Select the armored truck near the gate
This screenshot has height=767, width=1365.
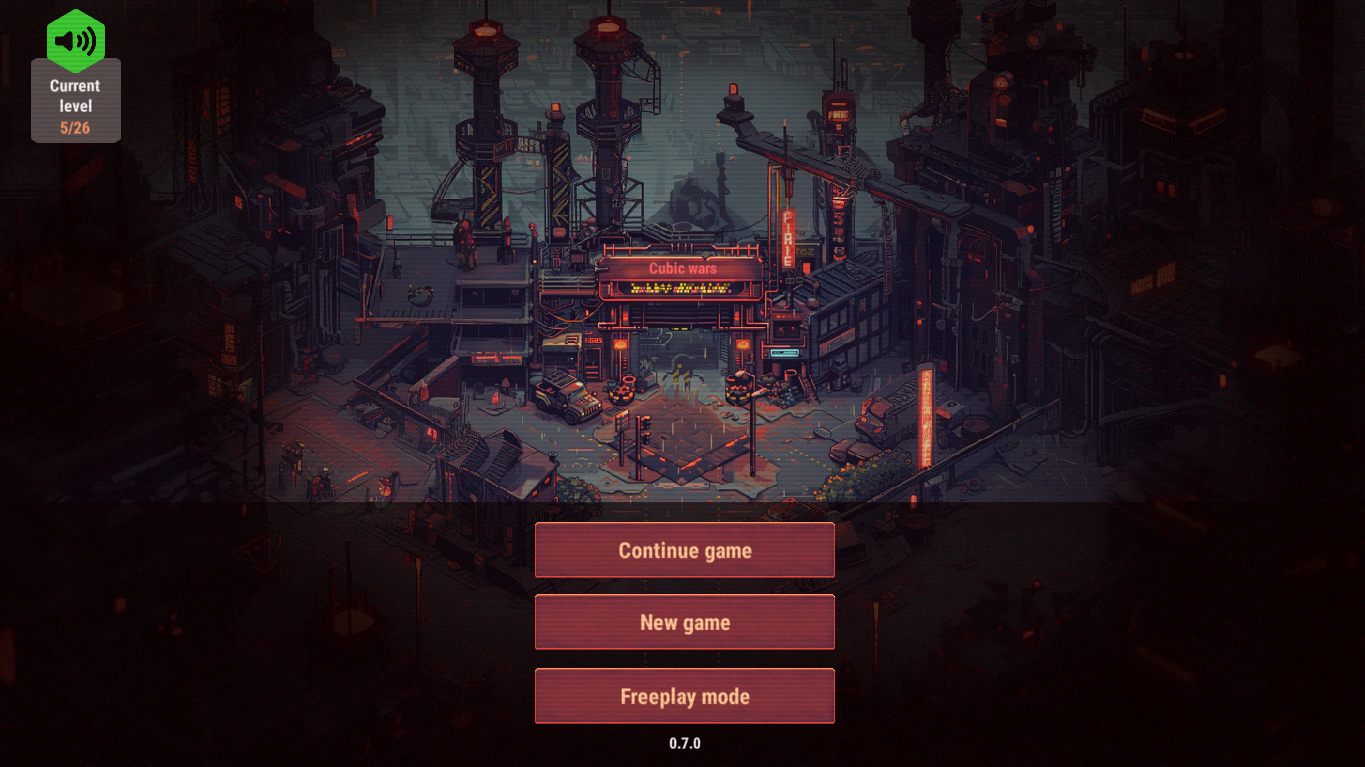coord(565,398)
